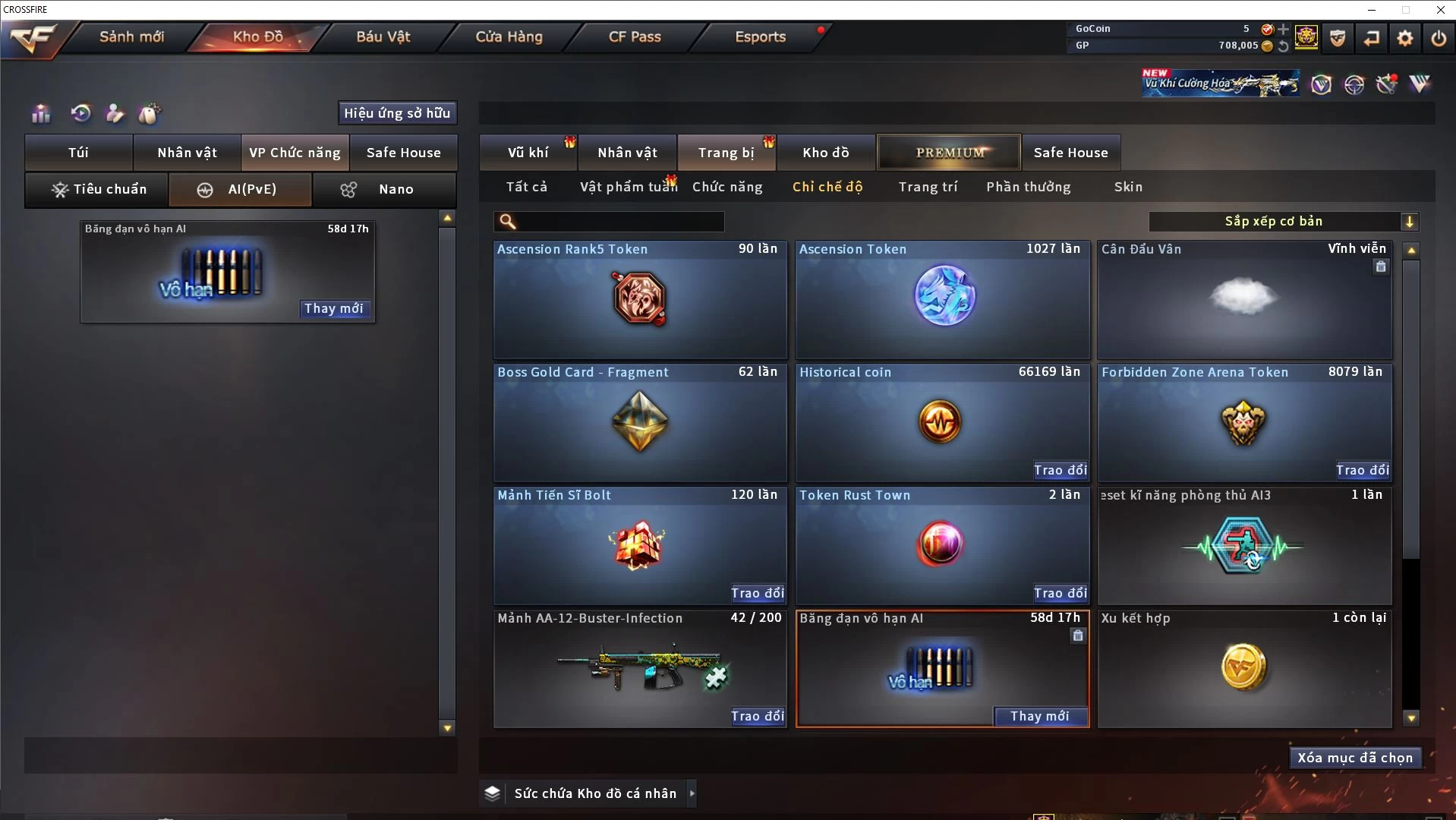Filter items by Tất cả
Image resolution: width=1456 pixels, height=820 pixels.
point(526,187)
